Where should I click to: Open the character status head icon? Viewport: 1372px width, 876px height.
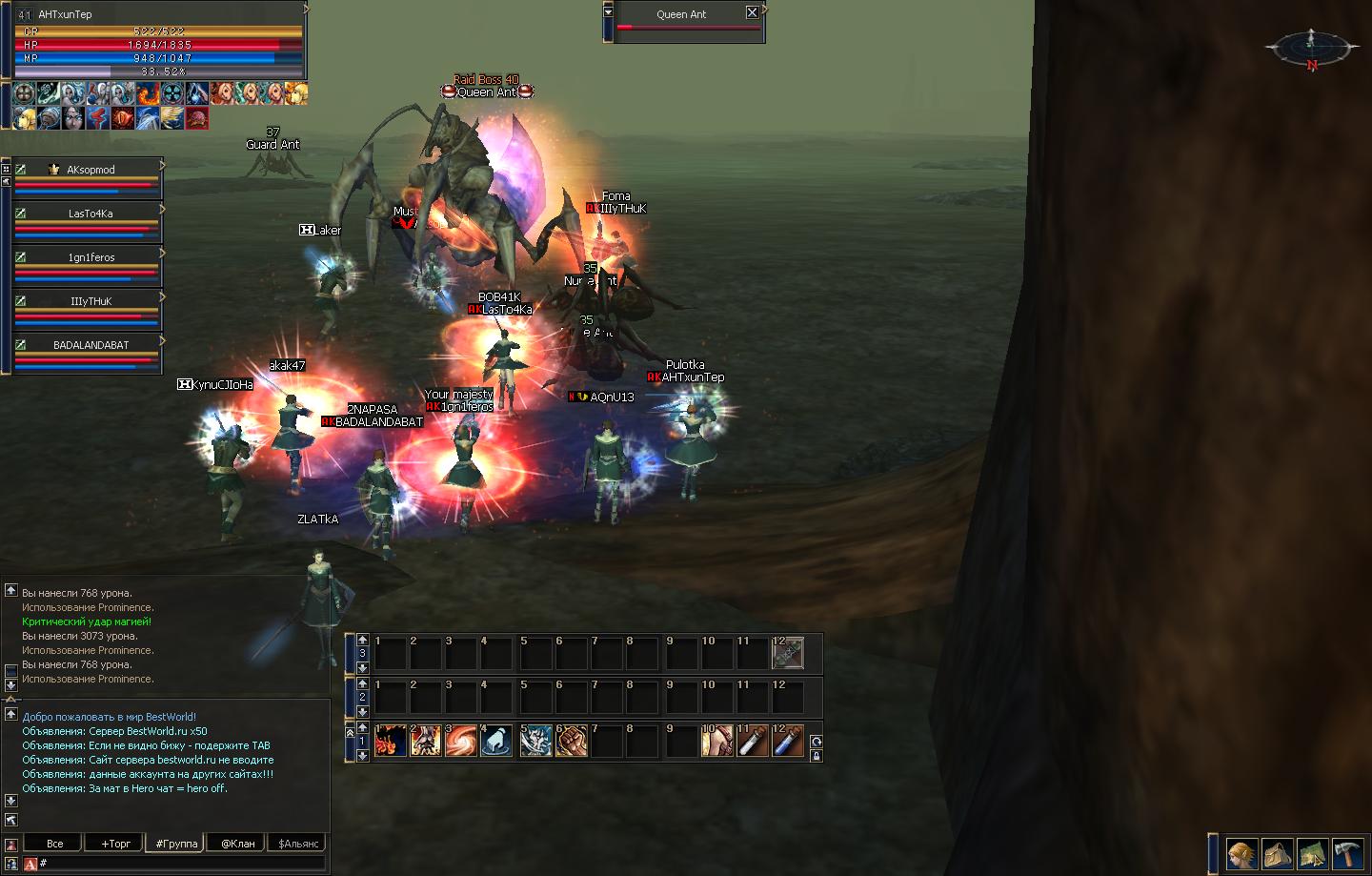[x=1241, y=854]
